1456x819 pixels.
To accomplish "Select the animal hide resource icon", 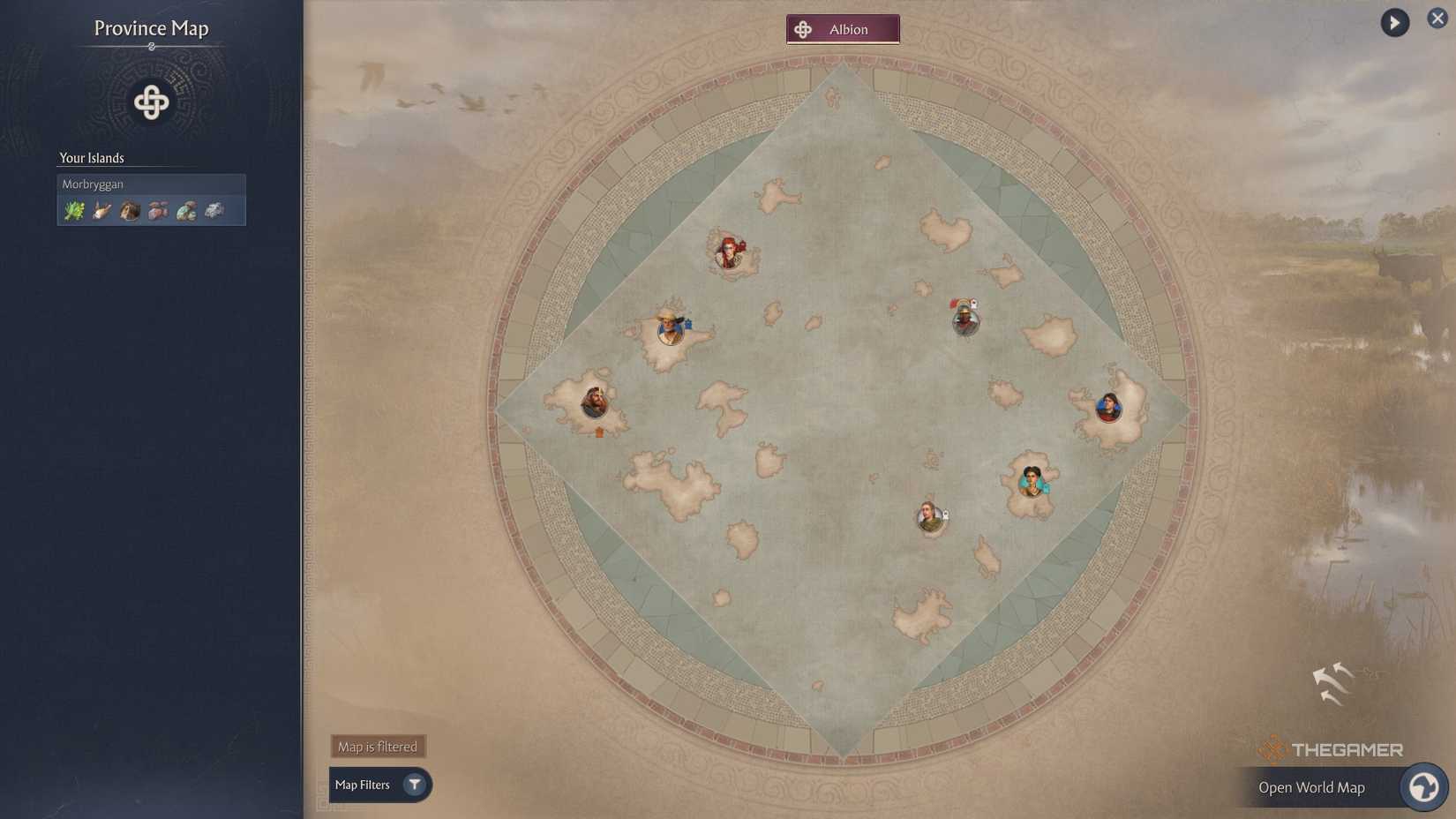I will click(130, 209).
